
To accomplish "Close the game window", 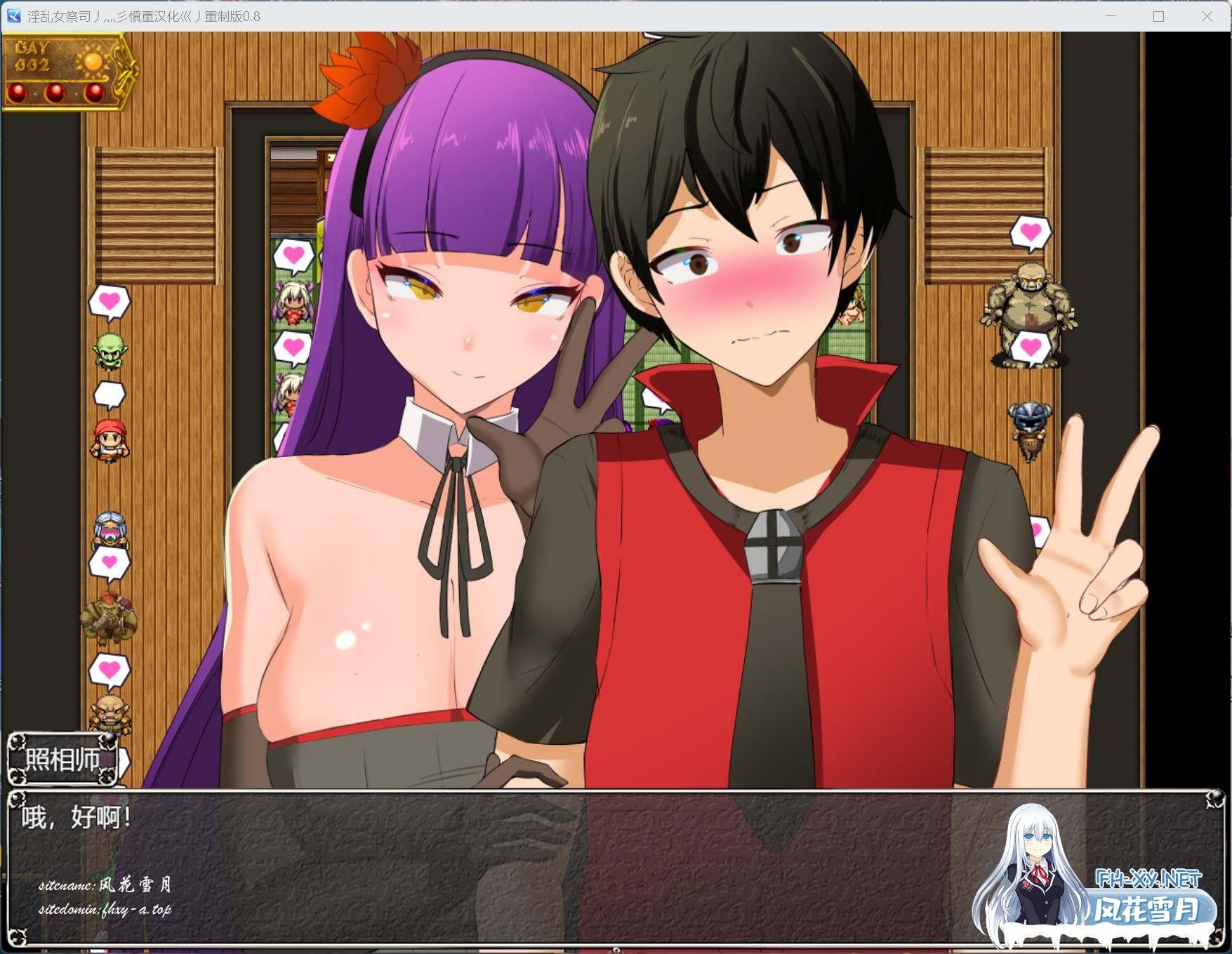I will point(1207,16).
